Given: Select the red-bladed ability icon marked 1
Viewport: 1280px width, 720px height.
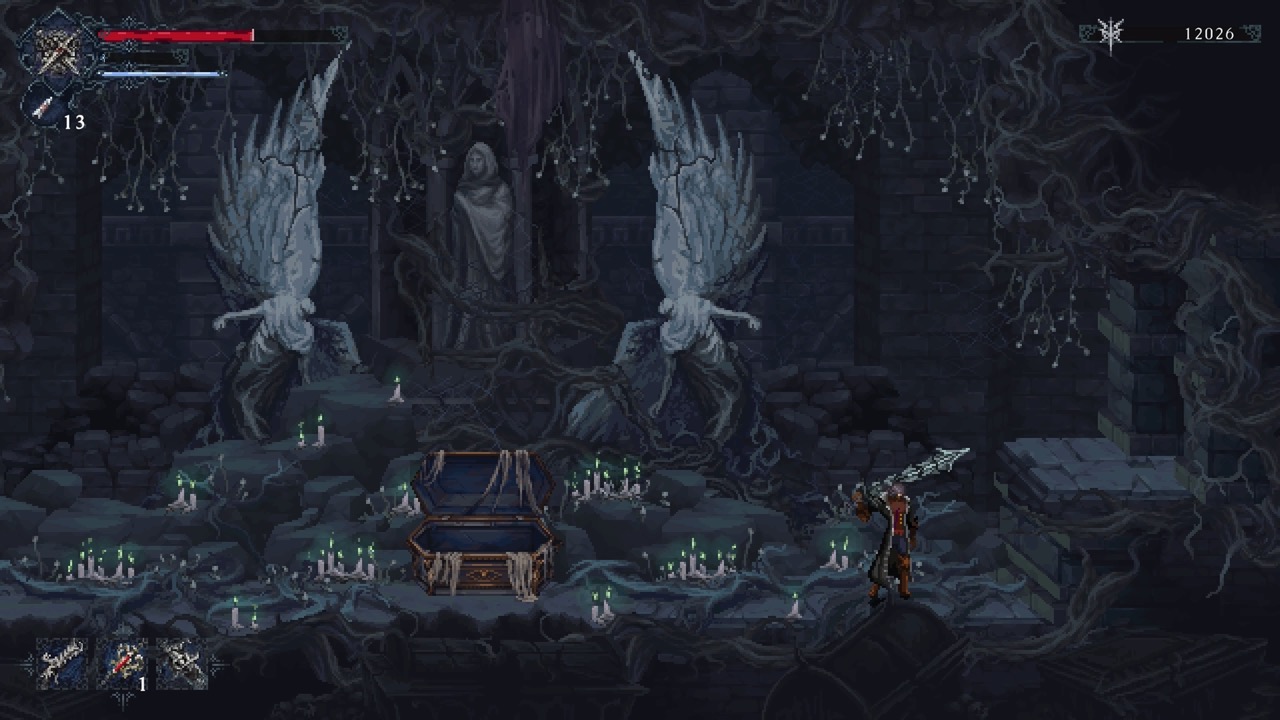Looking at the screenshot, I should click(x=122, y=662).
